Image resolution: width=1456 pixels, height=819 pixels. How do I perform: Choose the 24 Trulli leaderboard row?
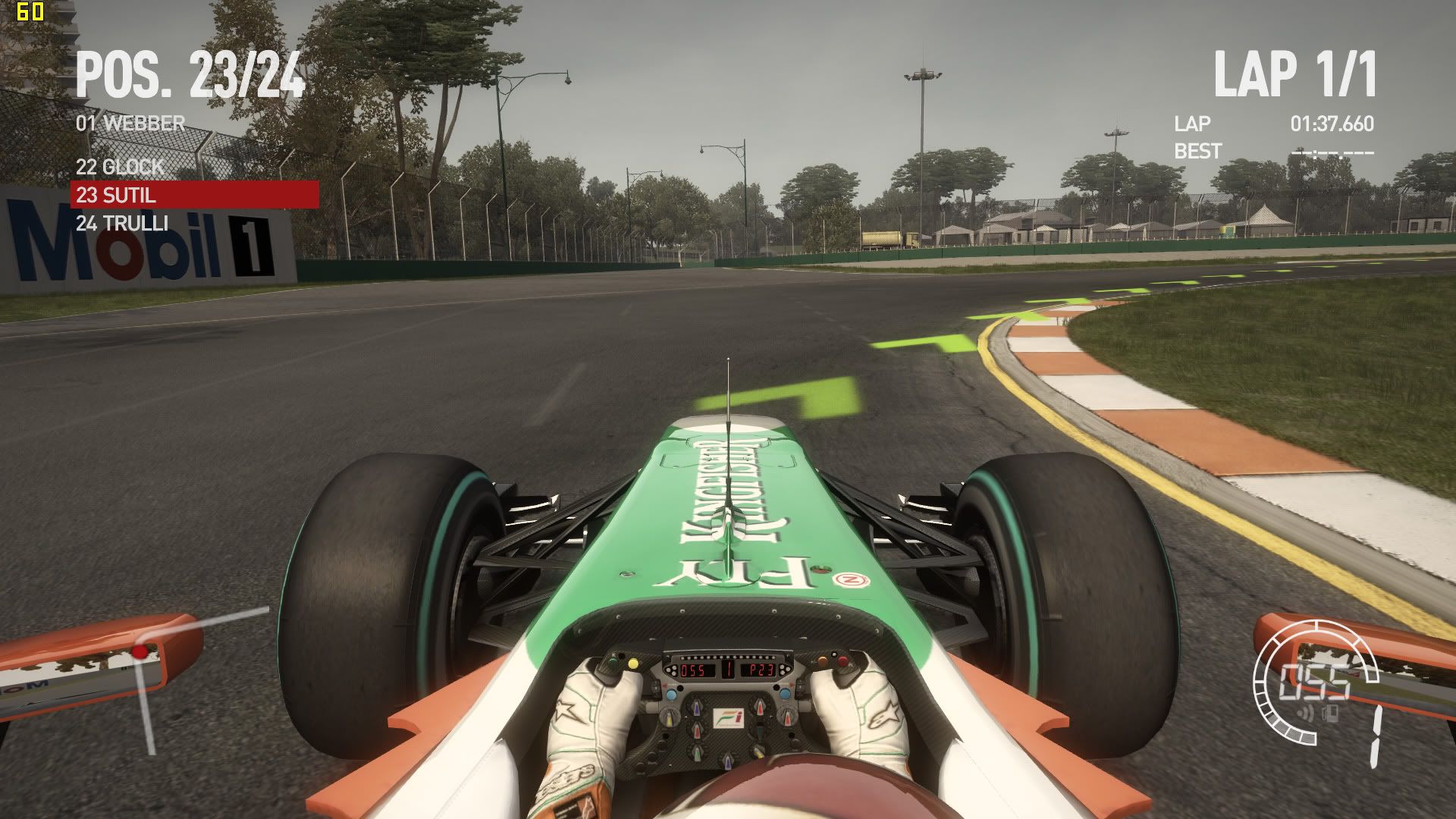click(122, 223)
